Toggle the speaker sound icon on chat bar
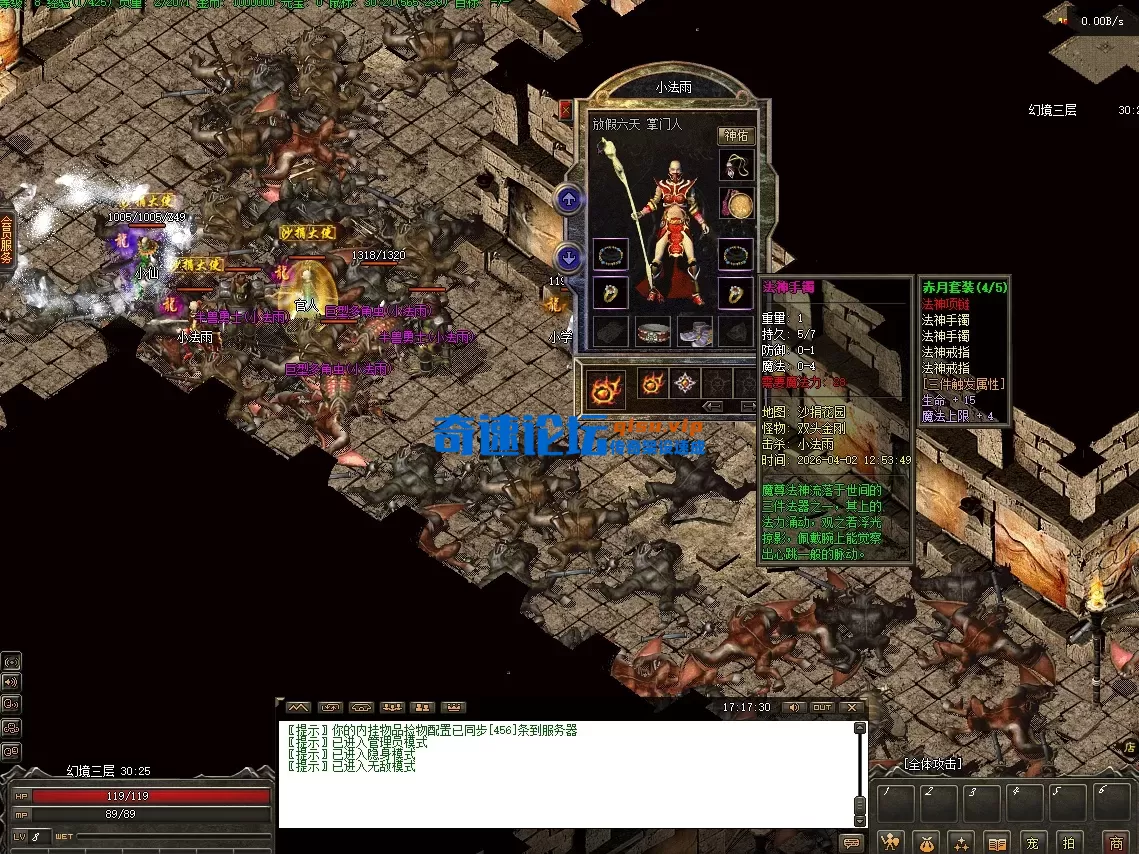The height and width of the screenshot is (854, 1139). coord(793,707)
